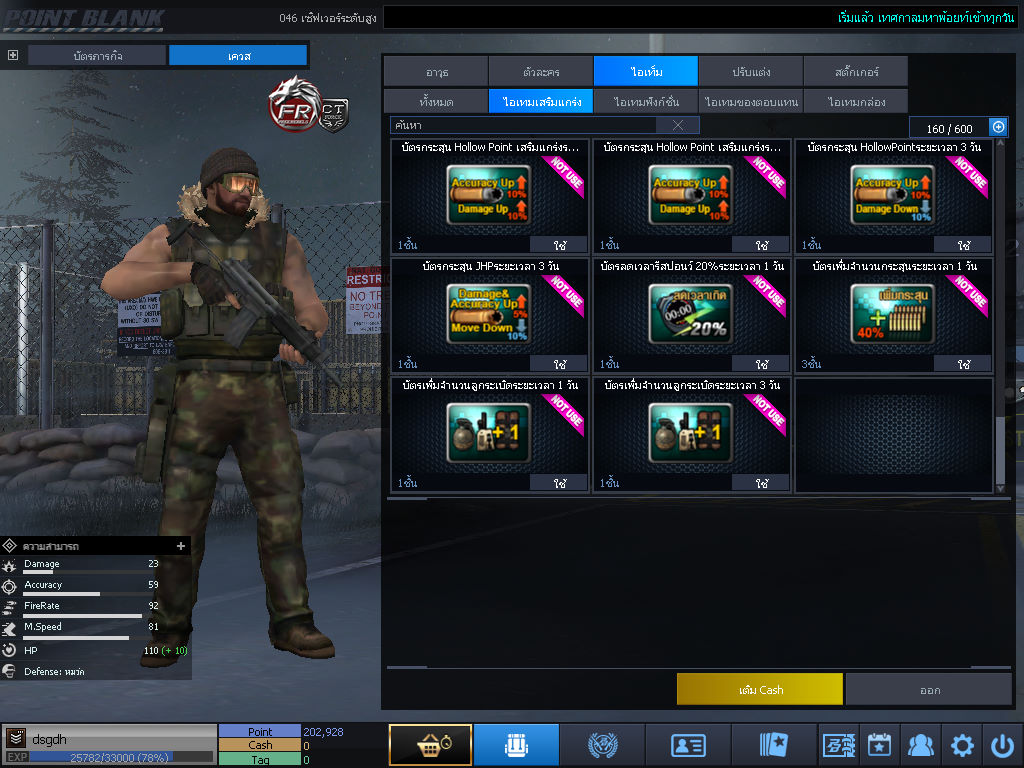
Task: Expand the ความสามารถ stats panel plus
Action: point(181,546)
